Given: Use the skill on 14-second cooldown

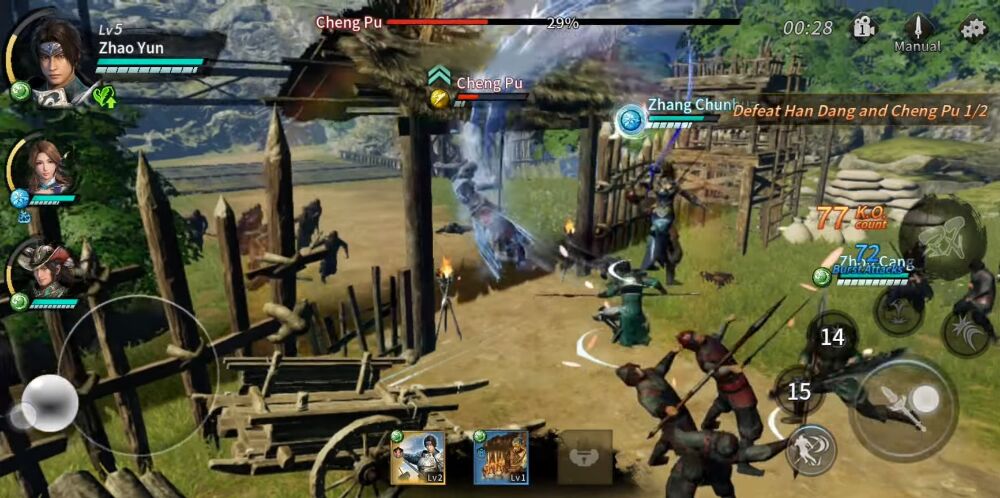Looking at the screenshot, I should [x=832, y=337].
